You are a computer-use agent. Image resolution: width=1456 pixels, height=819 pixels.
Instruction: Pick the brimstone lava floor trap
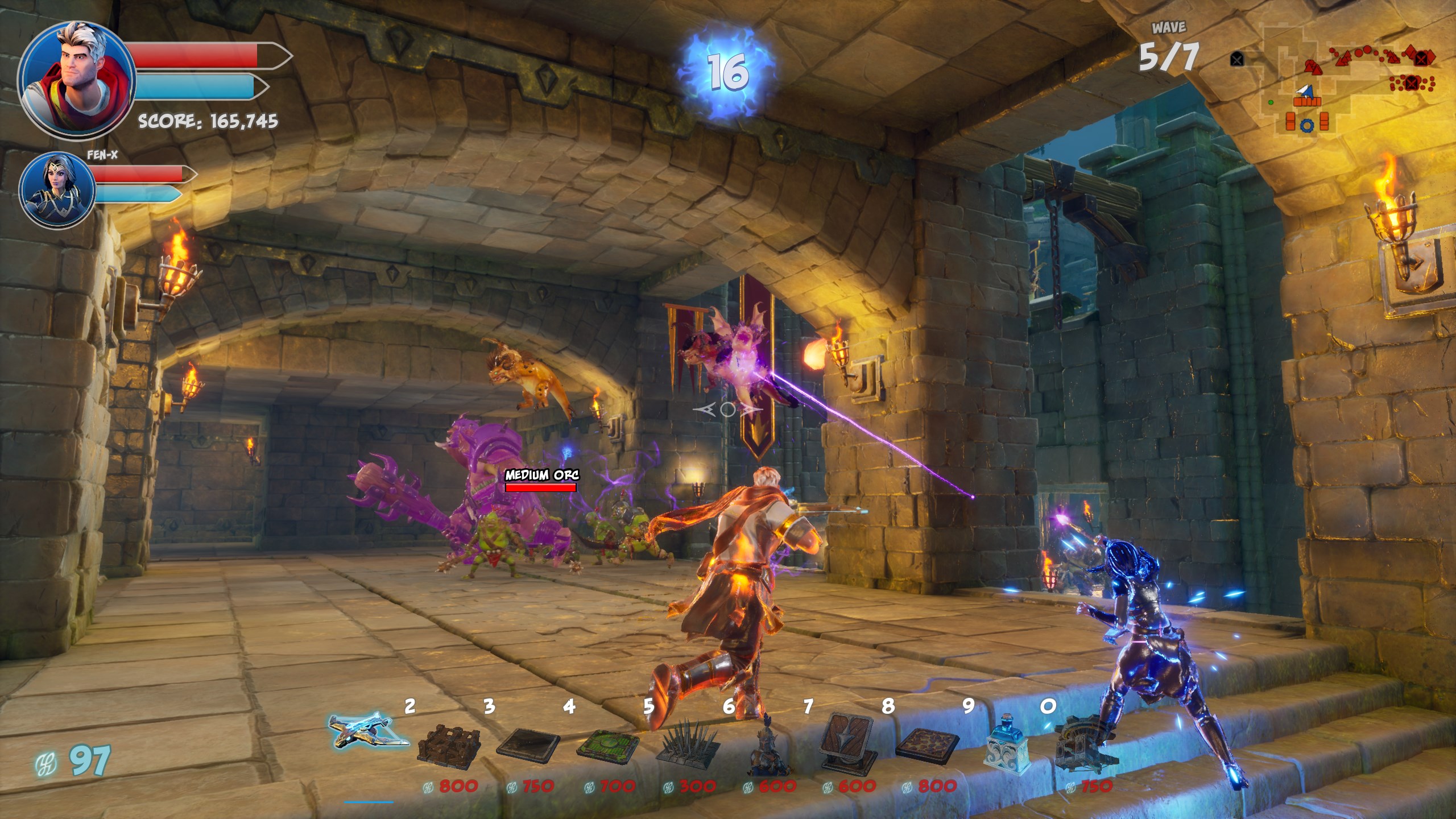click(927, 743)
